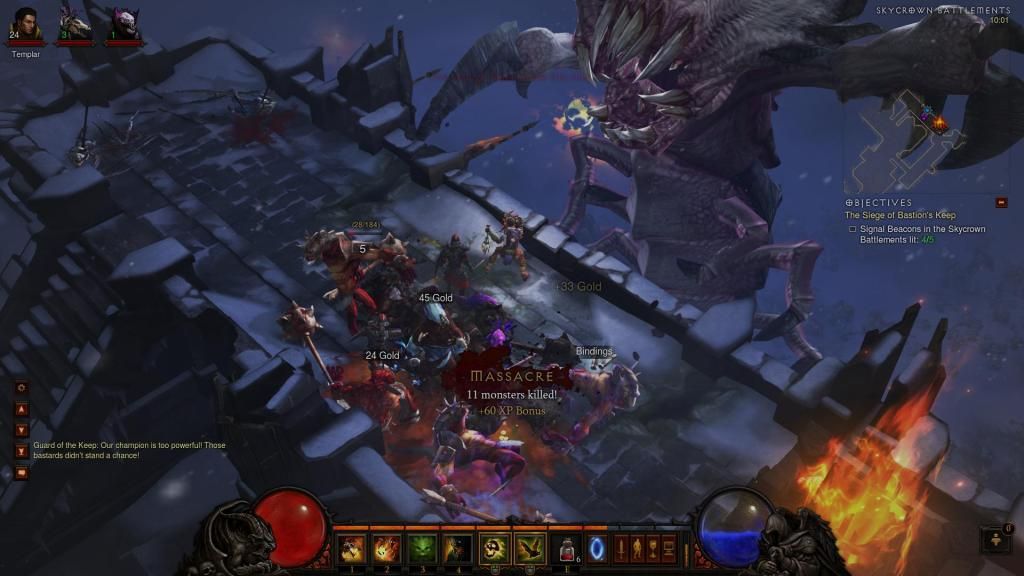Use the fiery skill in slot 2
Image resolution: width=1024 pixels, height=576 pixels.
point(386,547)
